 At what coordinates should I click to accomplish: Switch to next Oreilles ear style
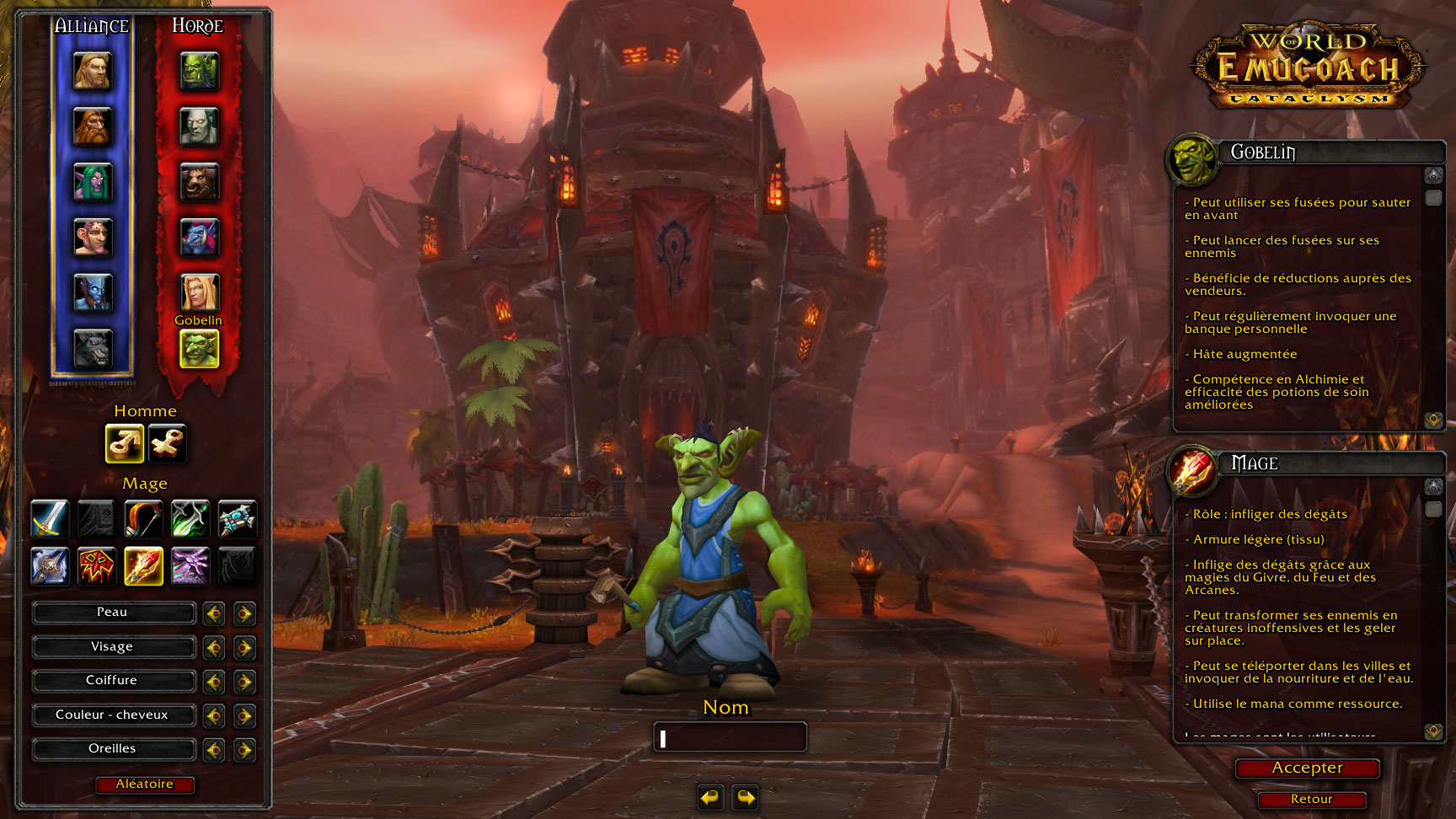tap(244, 750)
